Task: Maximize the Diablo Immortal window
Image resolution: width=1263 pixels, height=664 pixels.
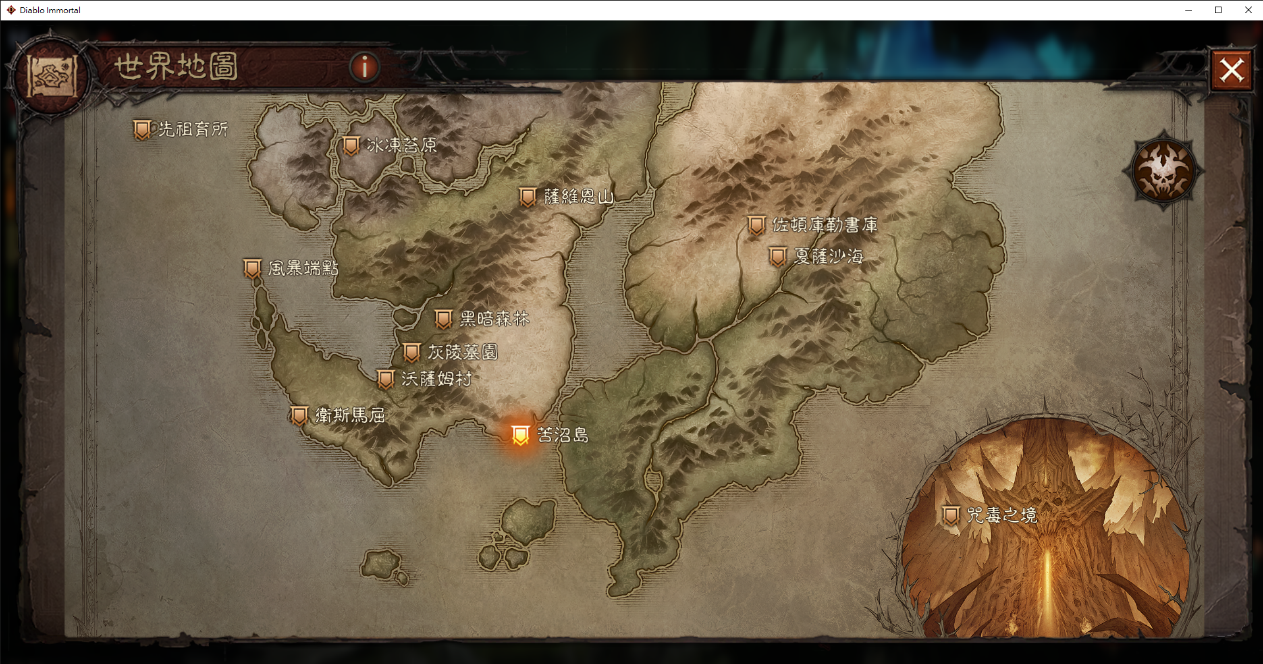Action: coord(1218,10)
